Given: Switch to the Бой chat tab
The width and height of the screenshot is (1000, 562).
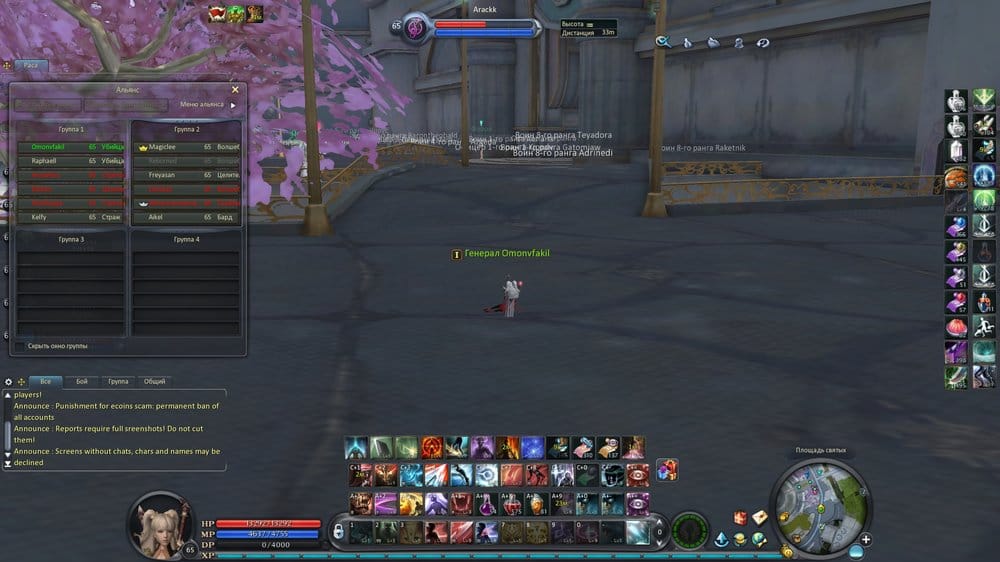Looking at the screenshot, I should coord(82,382).
